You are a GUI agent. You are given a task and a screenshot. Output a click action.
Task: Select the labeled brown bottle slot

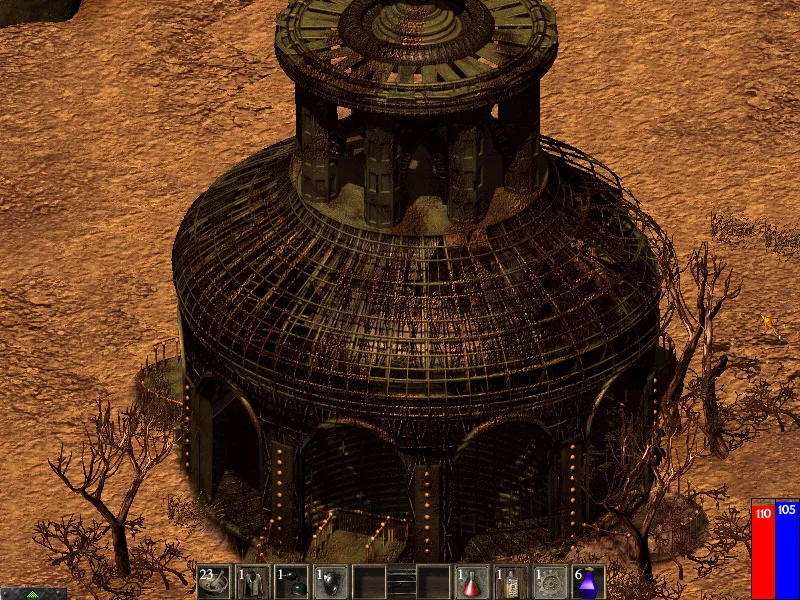511,581
